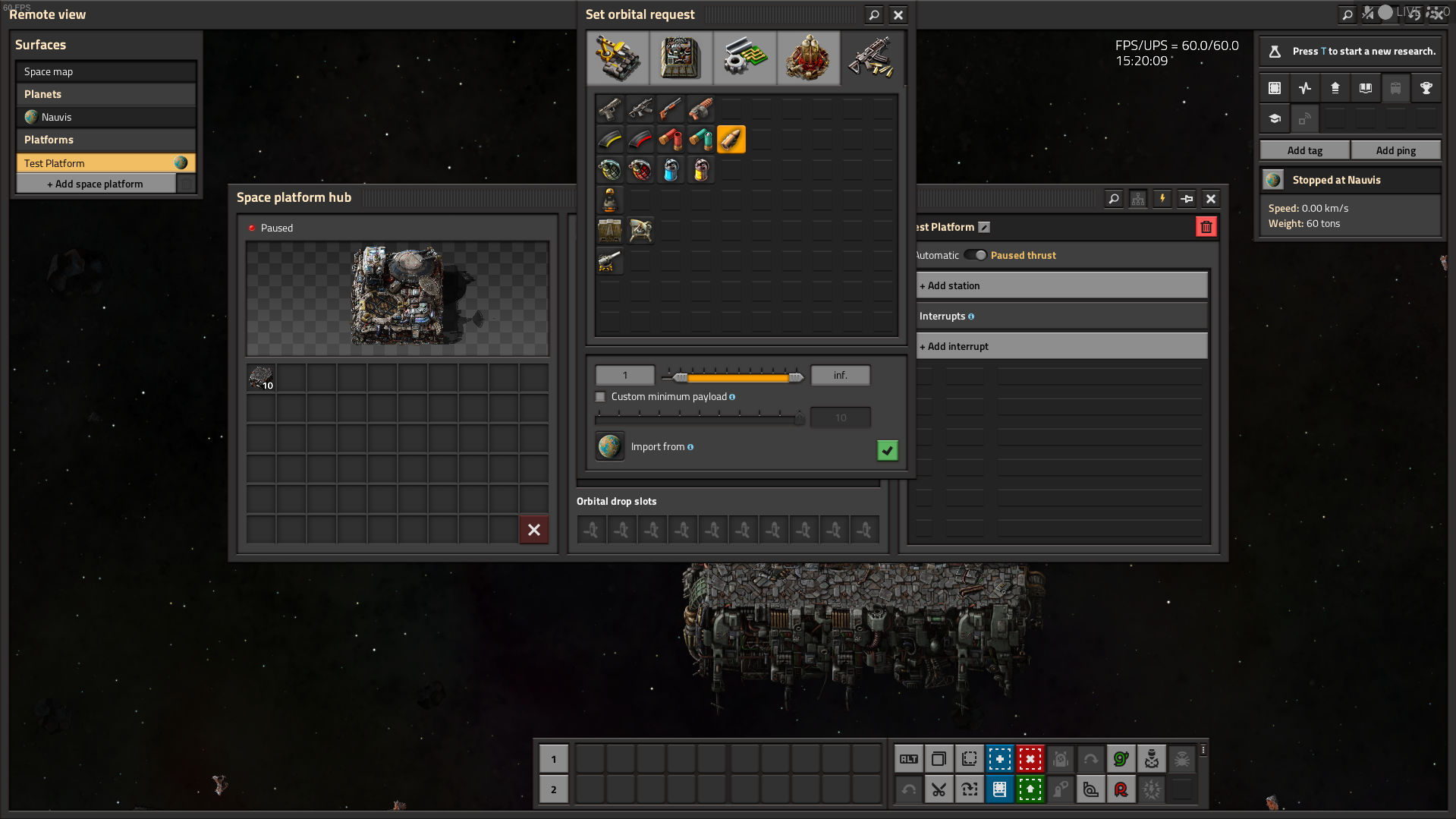The image size is (1456, 819).
Task: Click the Add ping button
Action: tap(1395, 150)
